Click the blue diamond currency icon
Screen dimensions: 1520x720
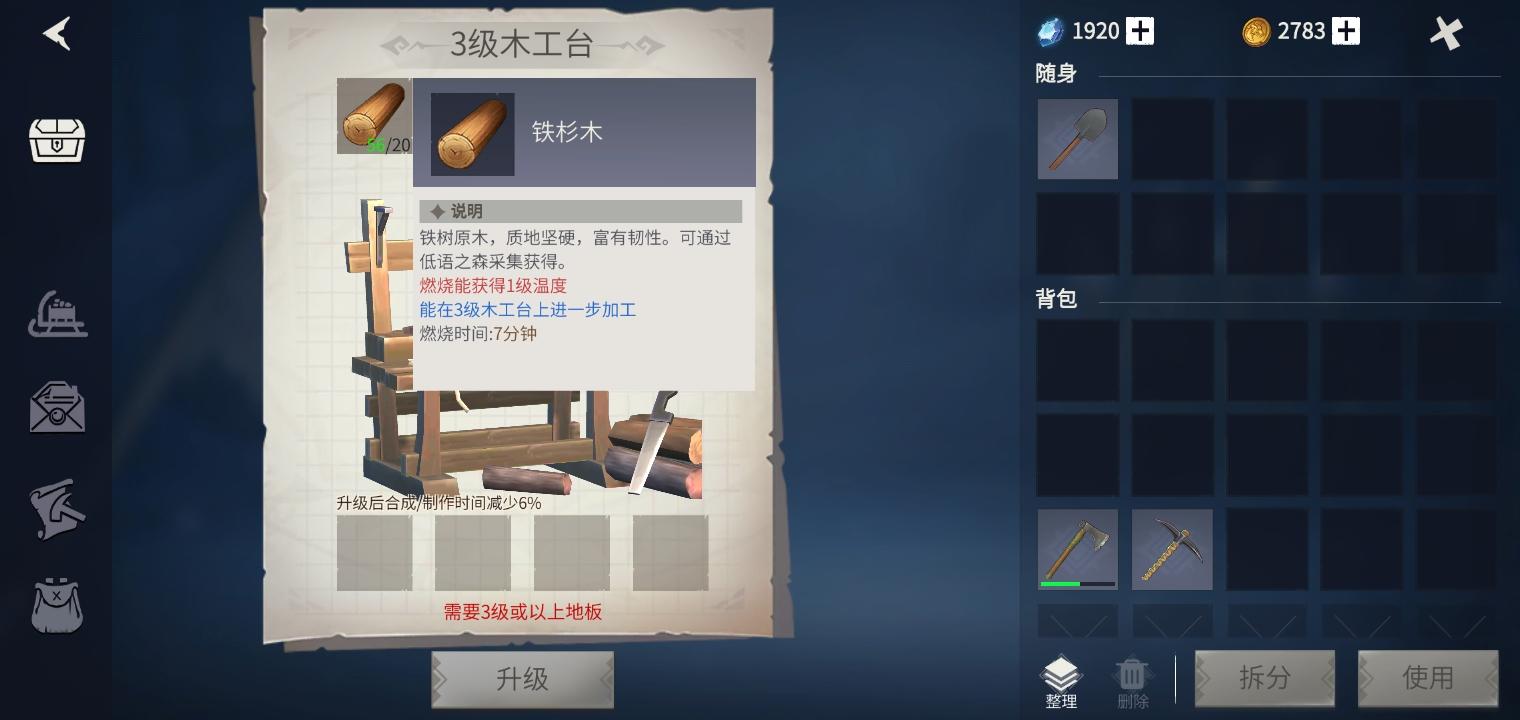1049,31
